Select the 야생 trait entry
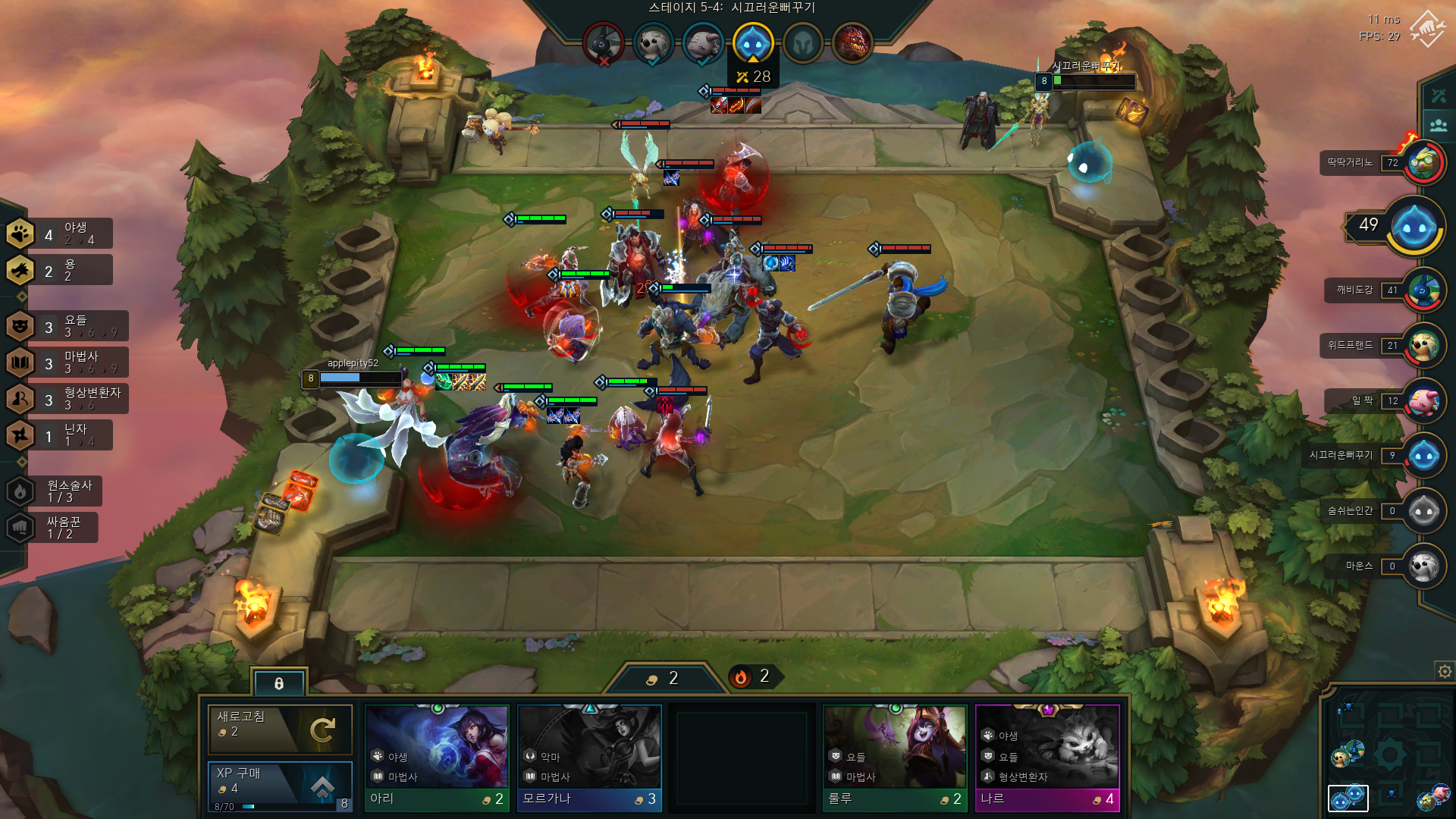This screenshot has height=819, width=1456. [59, 234]
